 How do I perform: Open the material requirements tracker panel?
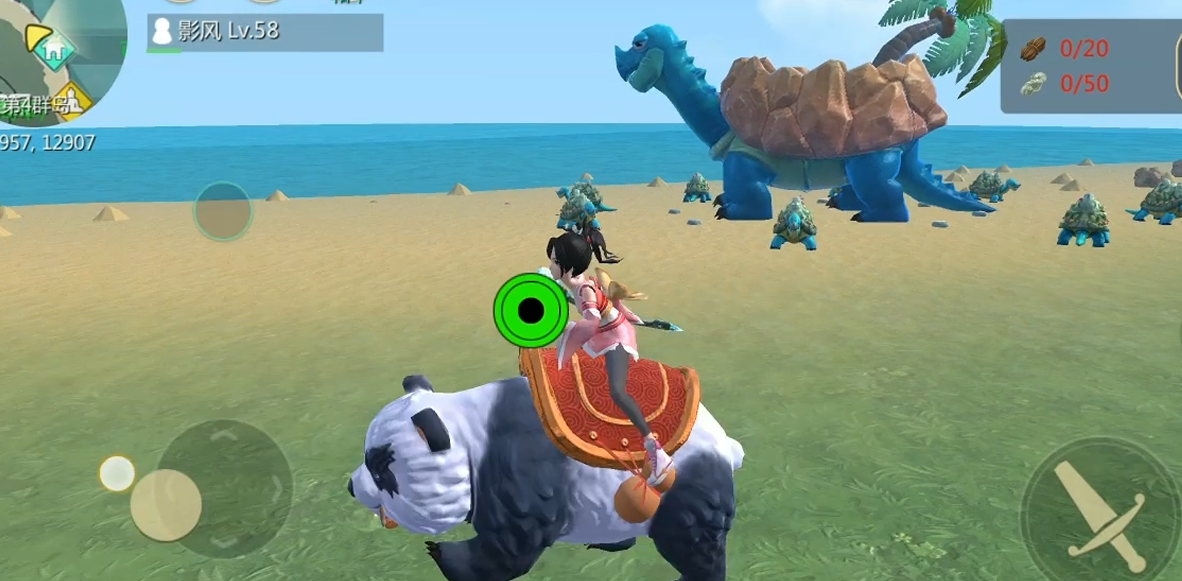click(1090, 66)
